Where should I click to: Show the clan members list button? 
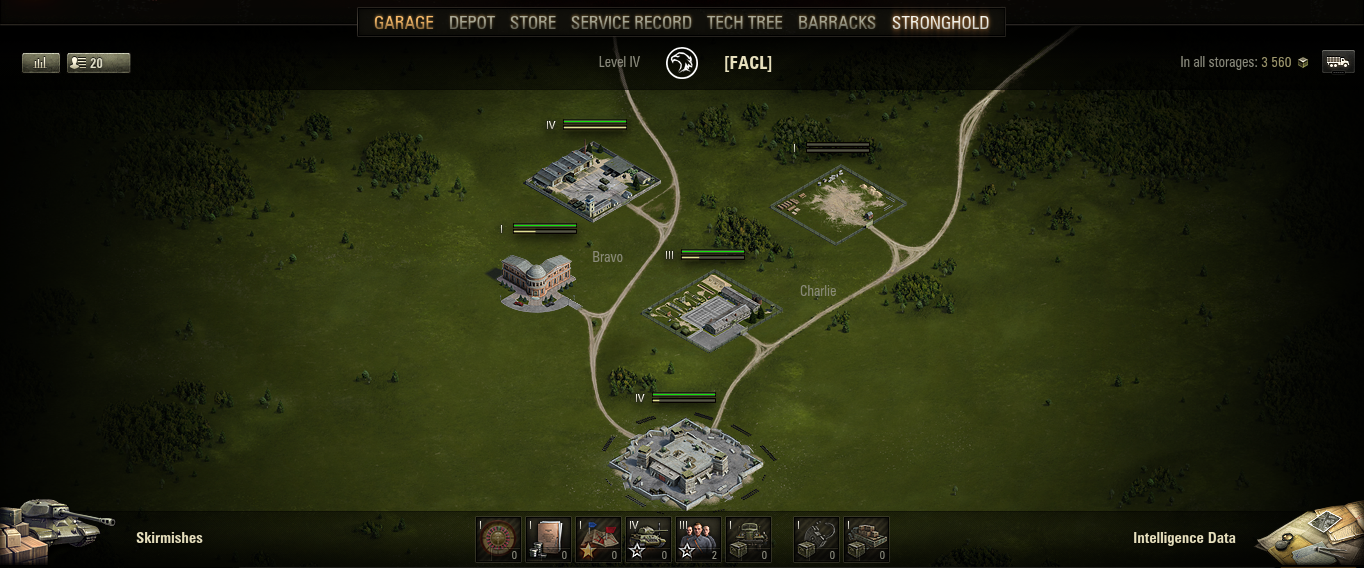pyautogui.click(x=98, y=63)
